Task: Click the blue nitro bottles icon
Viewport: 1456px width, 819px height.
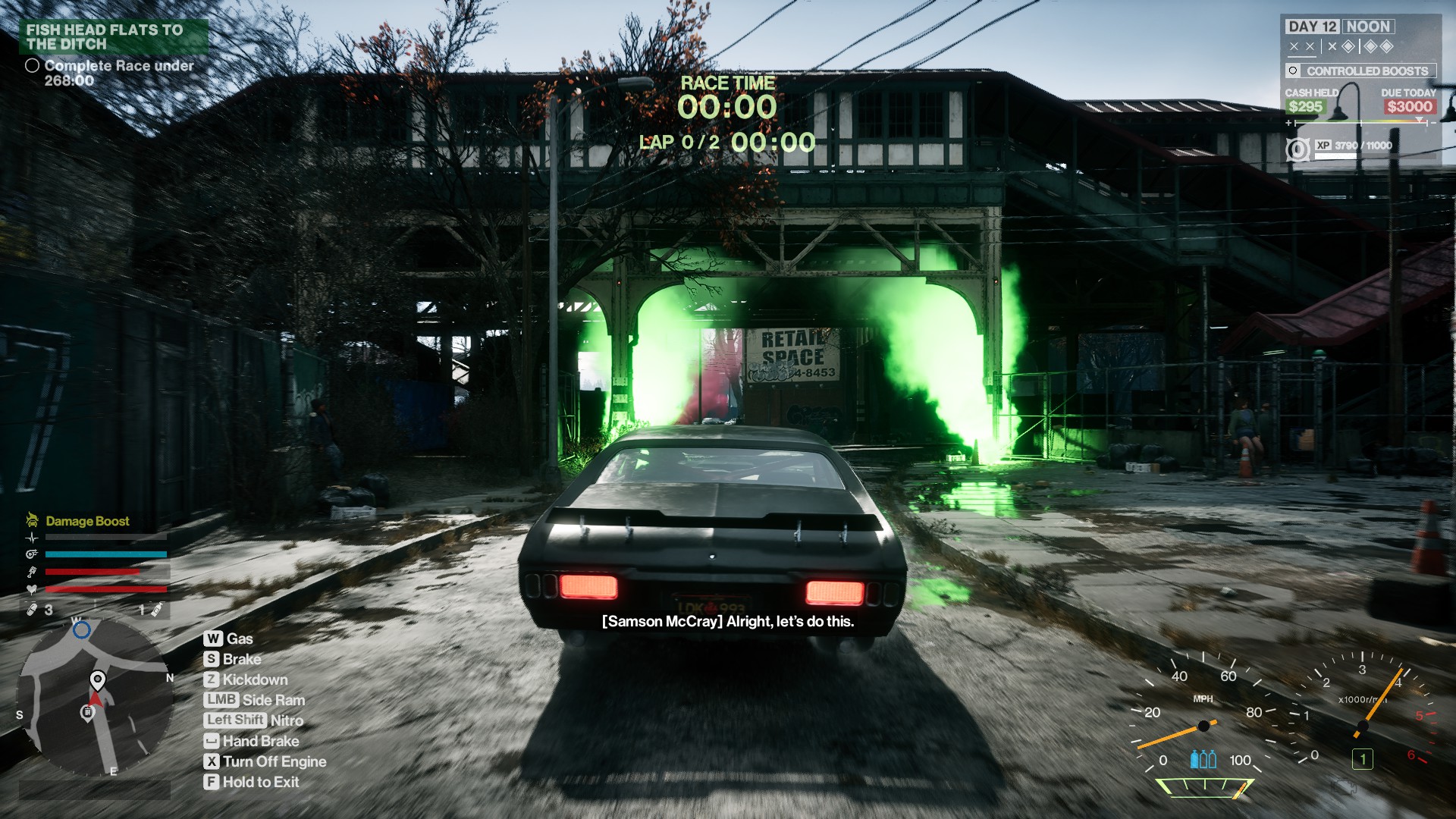Action: click(1203, 759)
